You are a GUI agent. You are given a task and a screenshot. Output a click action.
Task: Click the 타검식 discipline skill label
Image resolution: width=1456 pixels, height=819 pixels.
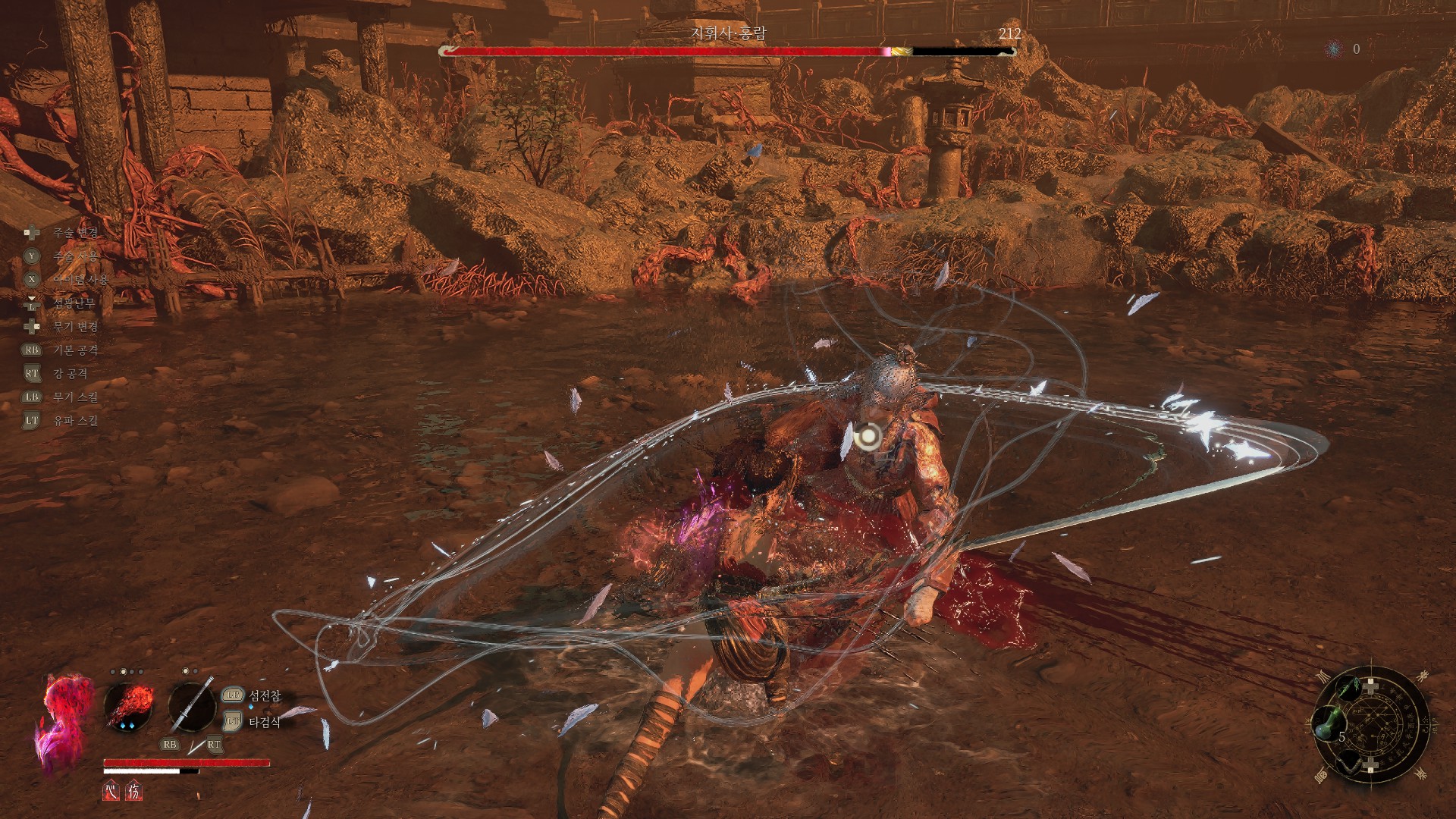[265, 722]
